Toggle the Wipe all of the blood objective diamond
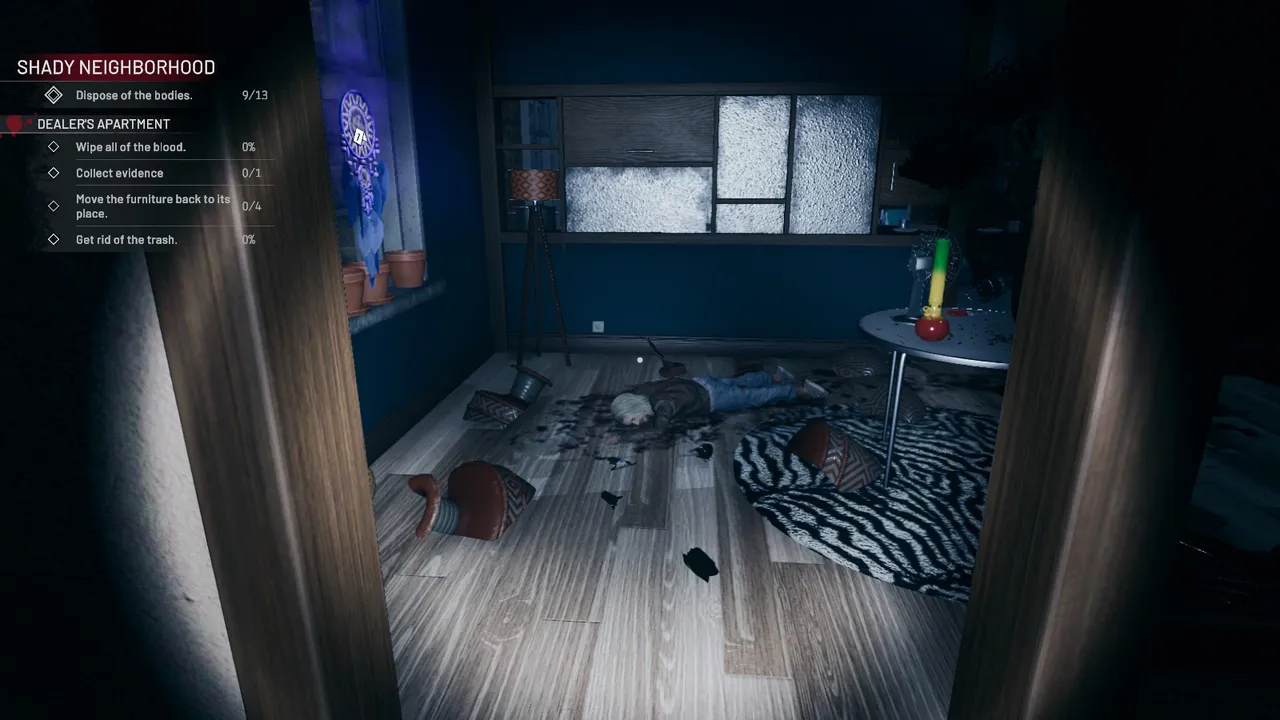The width and height of the screenshot is (1280, 720). pyautogui.click(x=55, y=147)
